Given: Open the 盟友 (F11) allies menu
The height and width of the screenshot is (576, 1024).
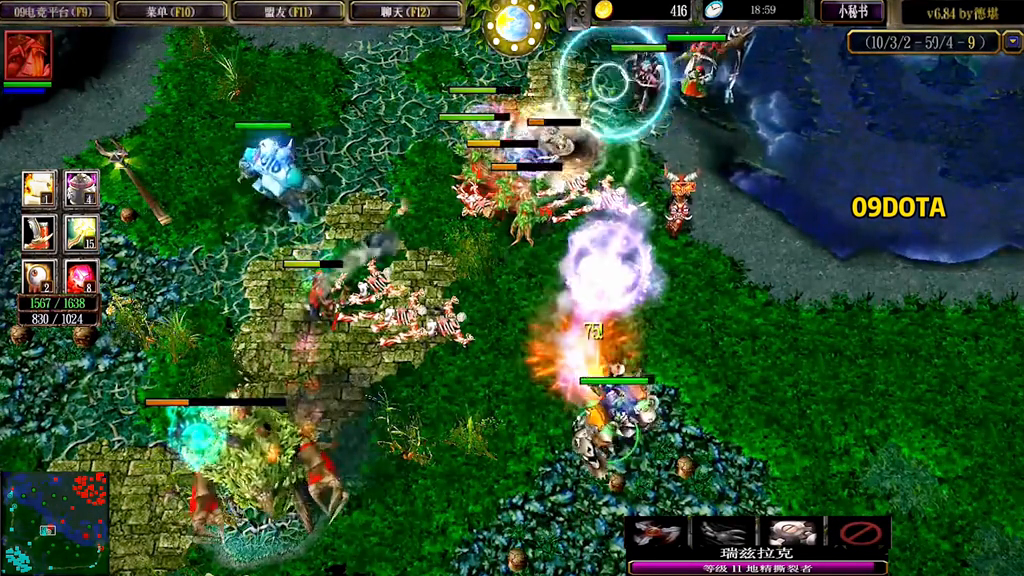Looking at the screenshot, I should pyautogui.click(x=288, y=11).
